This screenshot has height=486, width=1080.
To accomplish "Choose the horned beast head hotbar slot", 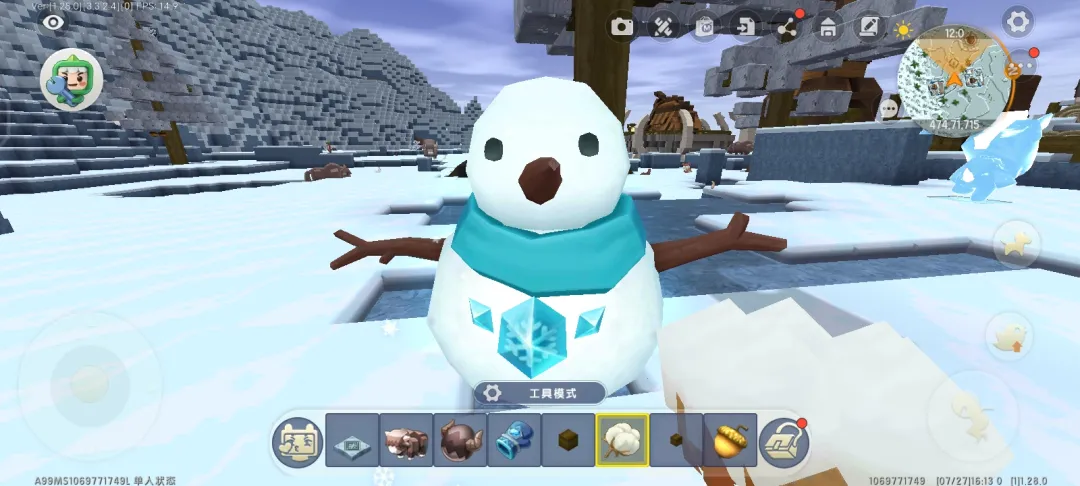I will (x=459, y=440).
